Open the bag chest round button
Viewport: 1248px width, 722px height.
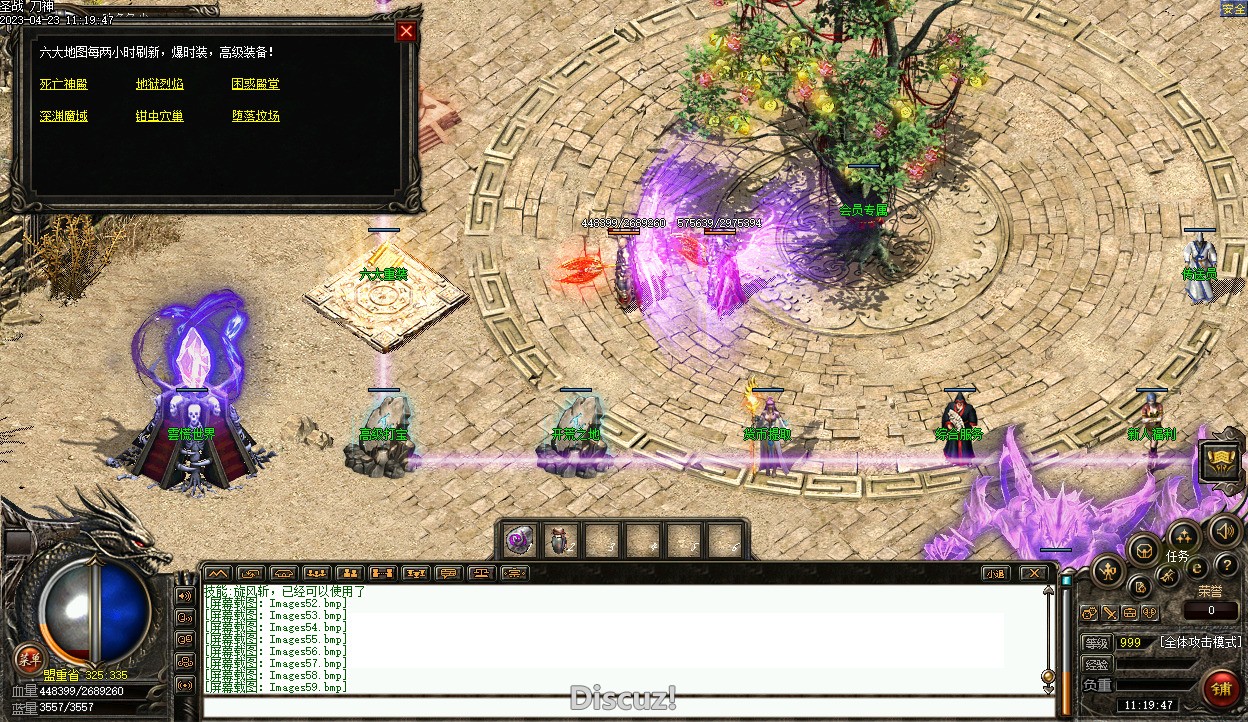click(1143, 548)
